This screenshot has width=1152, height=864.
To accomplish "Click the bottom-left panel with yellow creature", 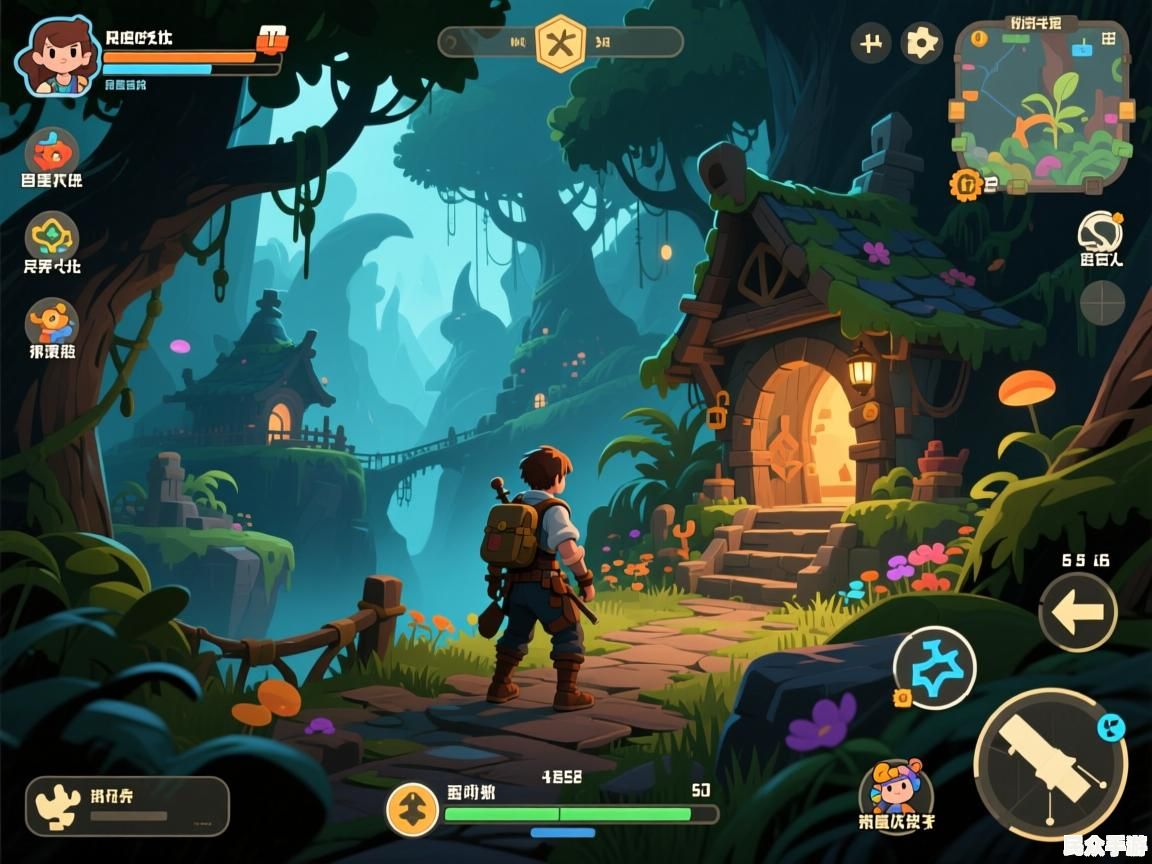I will tap(127, 806).
